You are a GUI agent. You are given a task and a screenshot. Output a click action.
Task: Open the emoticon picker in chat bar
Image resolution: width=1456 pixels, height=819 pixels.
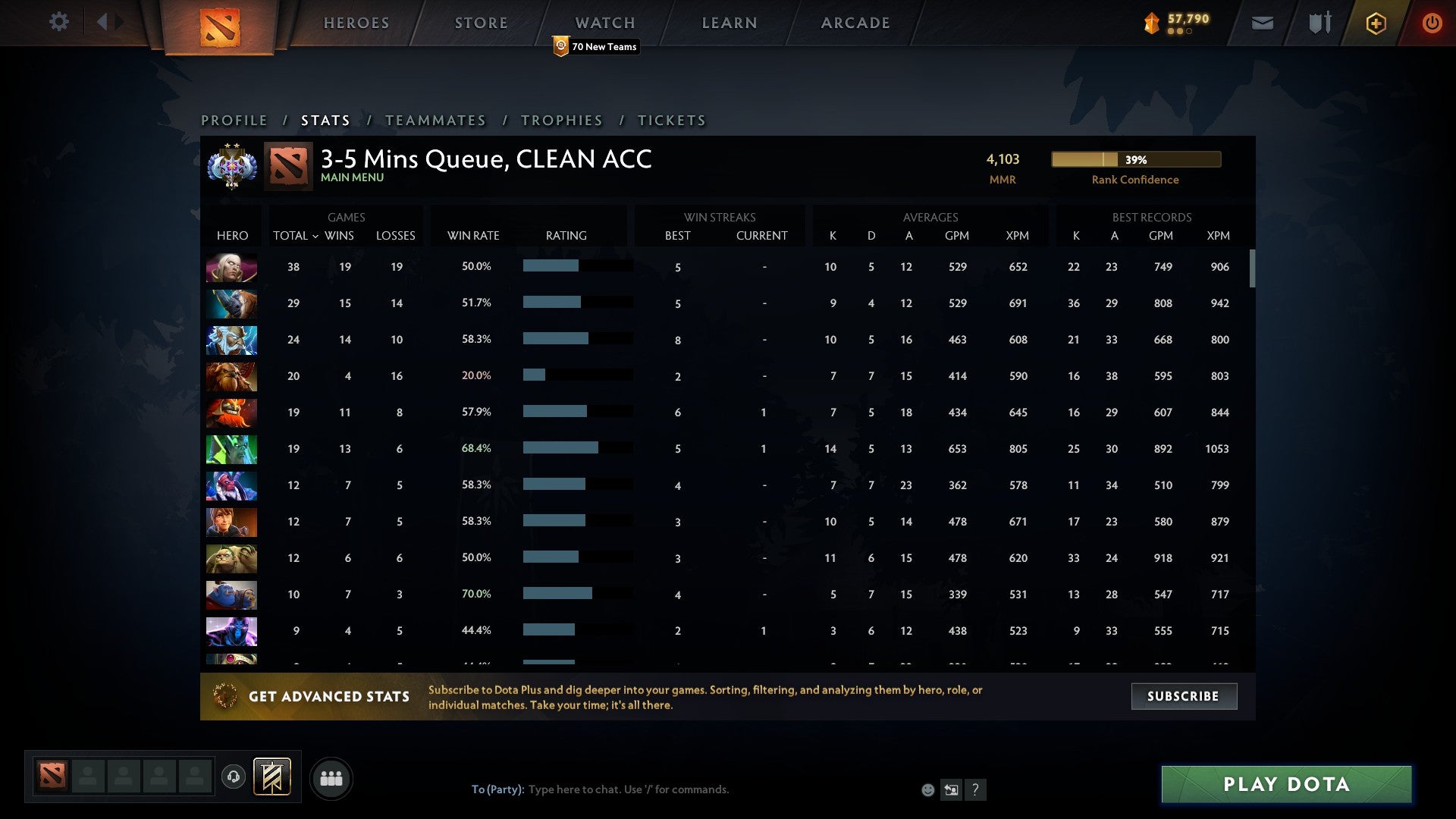coord(927,789)
